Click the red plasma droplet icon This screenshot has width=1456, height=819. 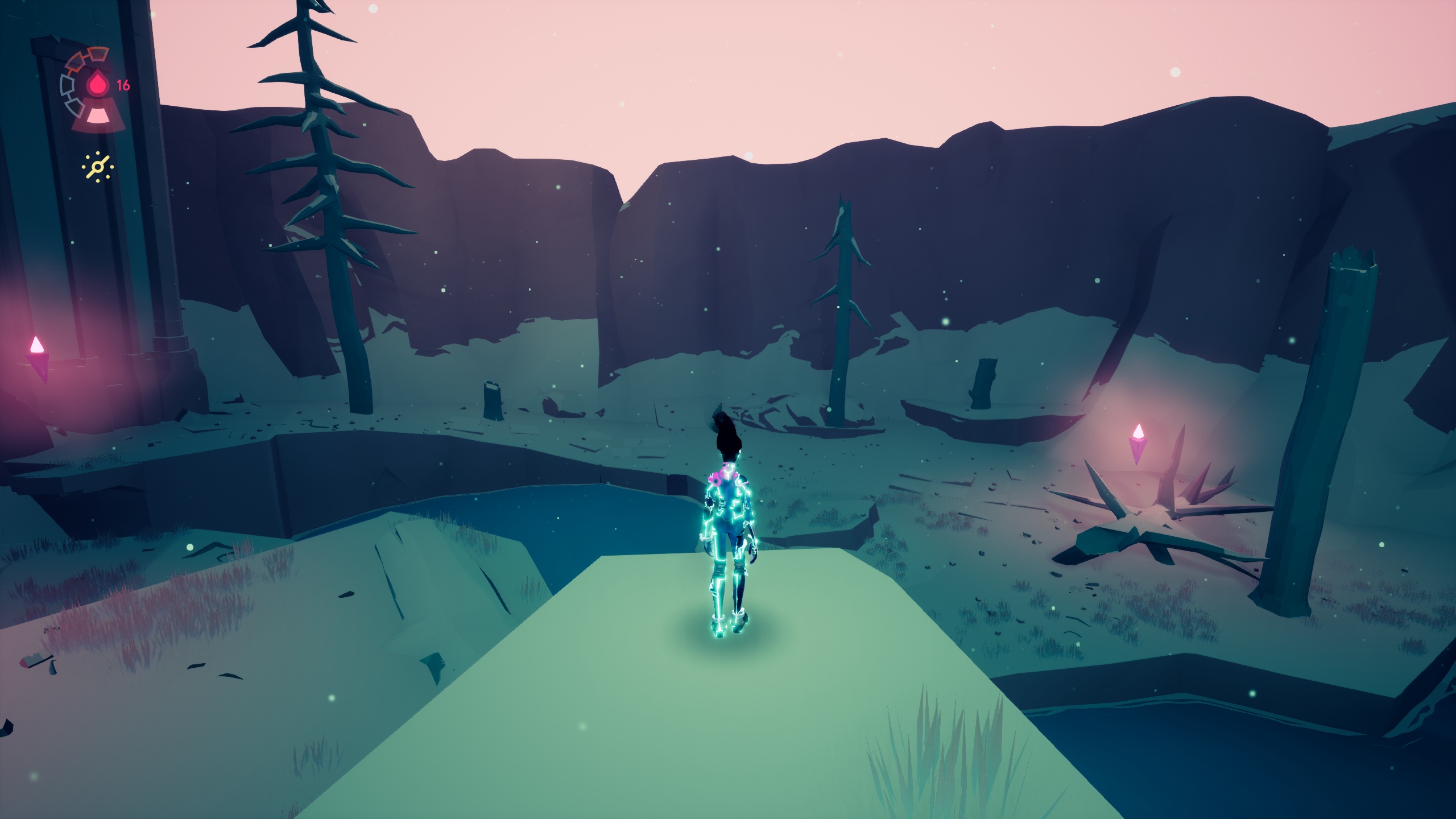pyautogui.click(x=98, y=85)
